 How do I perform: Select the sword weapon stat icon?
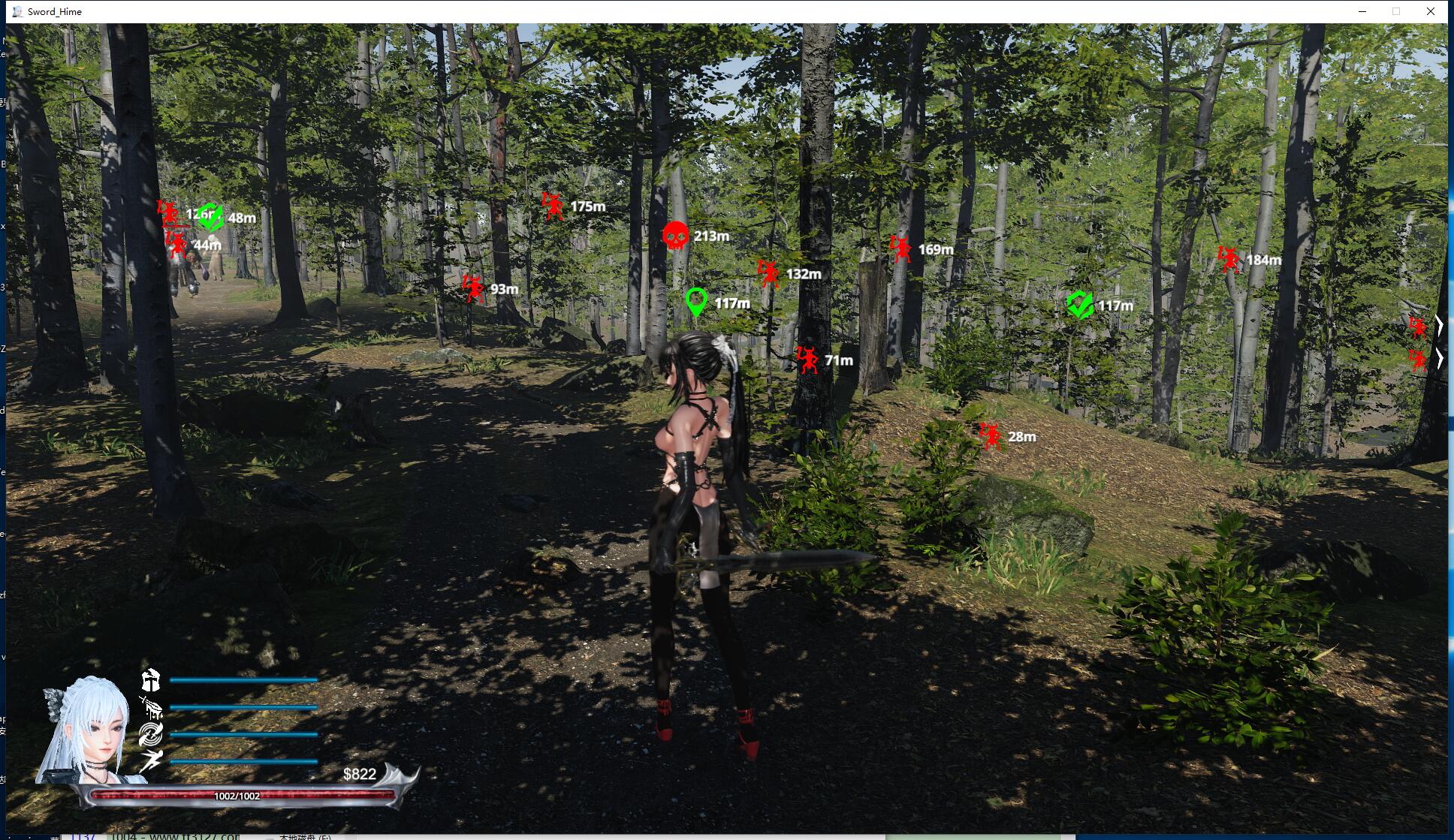151,707
